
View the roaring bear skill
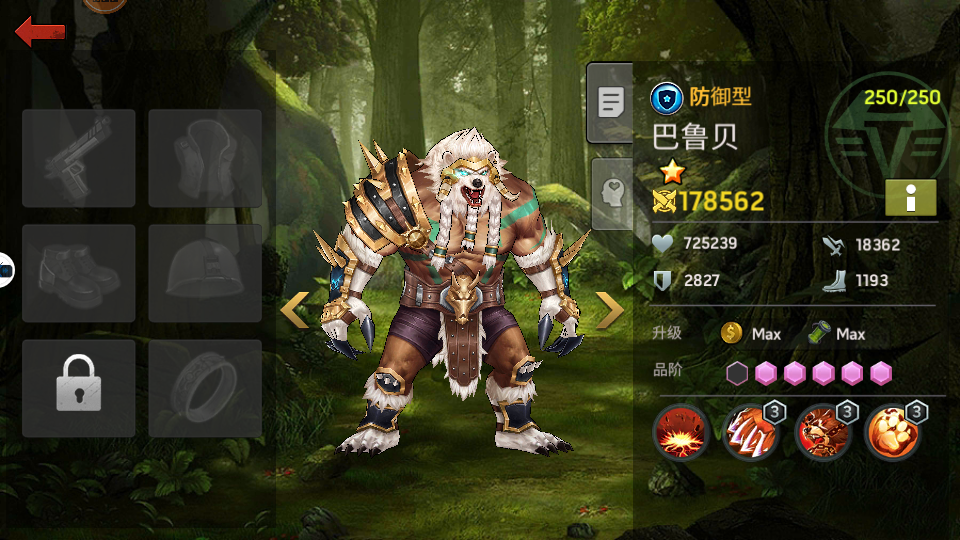[822, 433]
